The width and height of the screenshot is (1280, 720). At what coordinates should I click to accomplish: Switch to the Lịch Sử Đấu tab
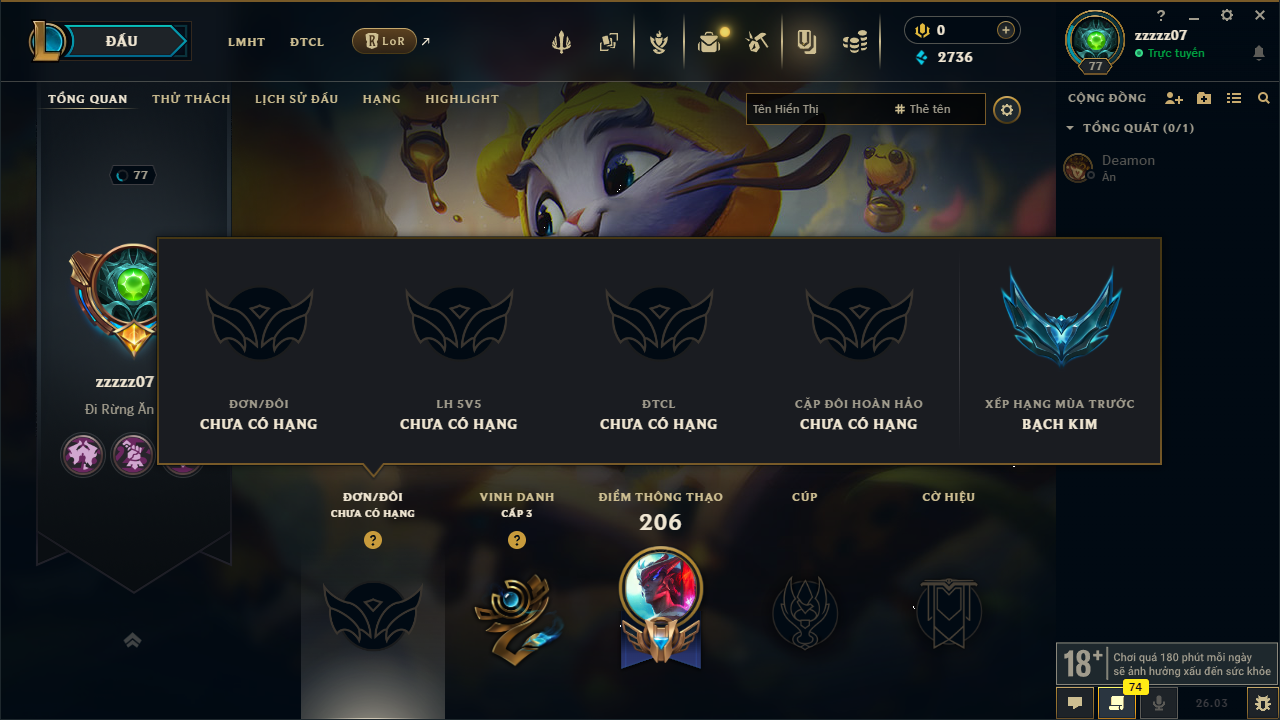coord(296,99)
